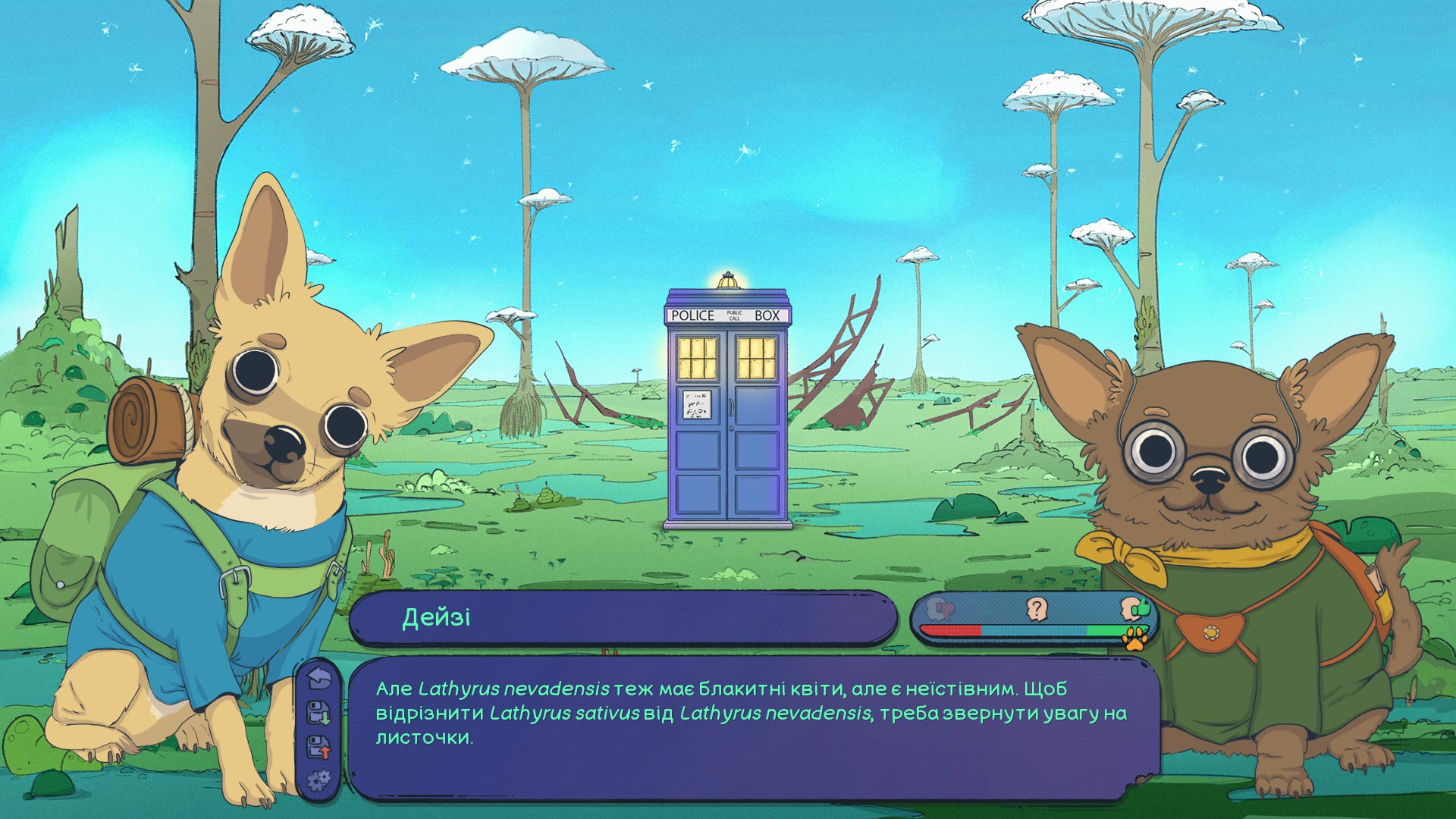The width and height of the screenshot is (1456, 819).
Task: Load game via floppy disk with red arrow
Action: tap(319, 747)
